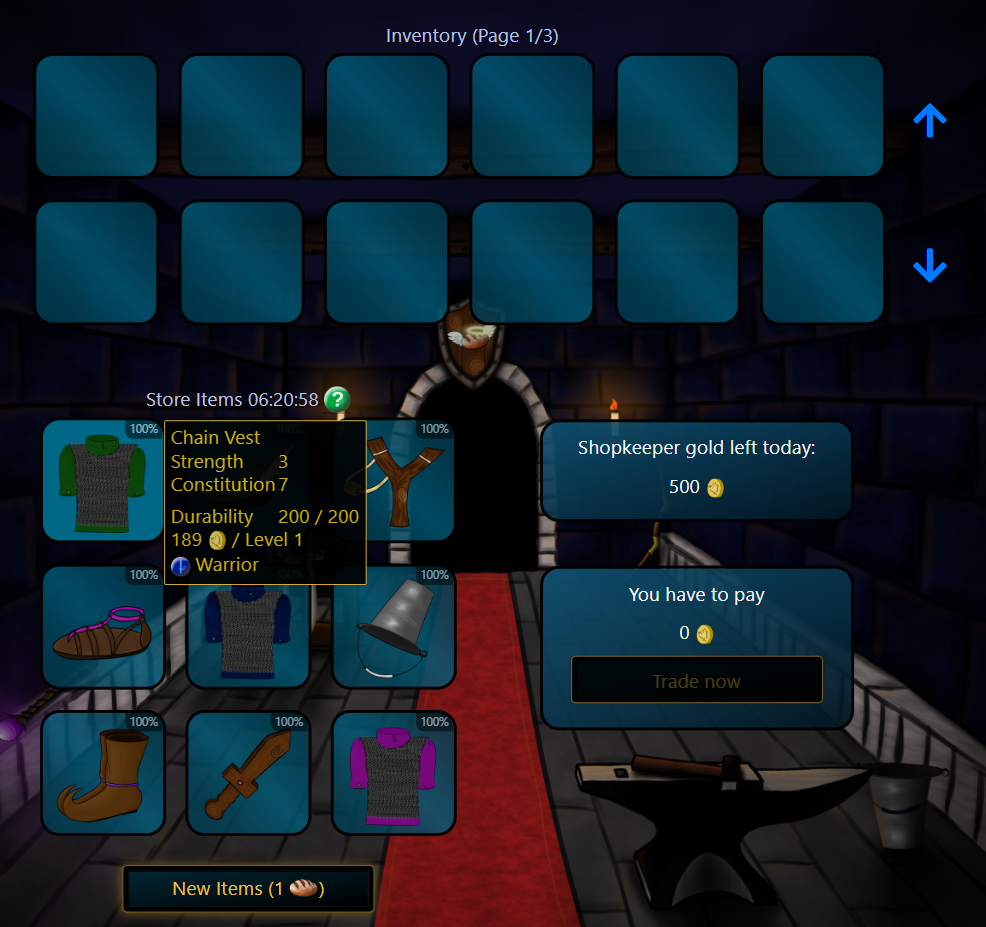Open the green question mark help icon
Image resolution: width=986 pixels, height=927 pixels.
pyautogui.click(x=337, y=400)
